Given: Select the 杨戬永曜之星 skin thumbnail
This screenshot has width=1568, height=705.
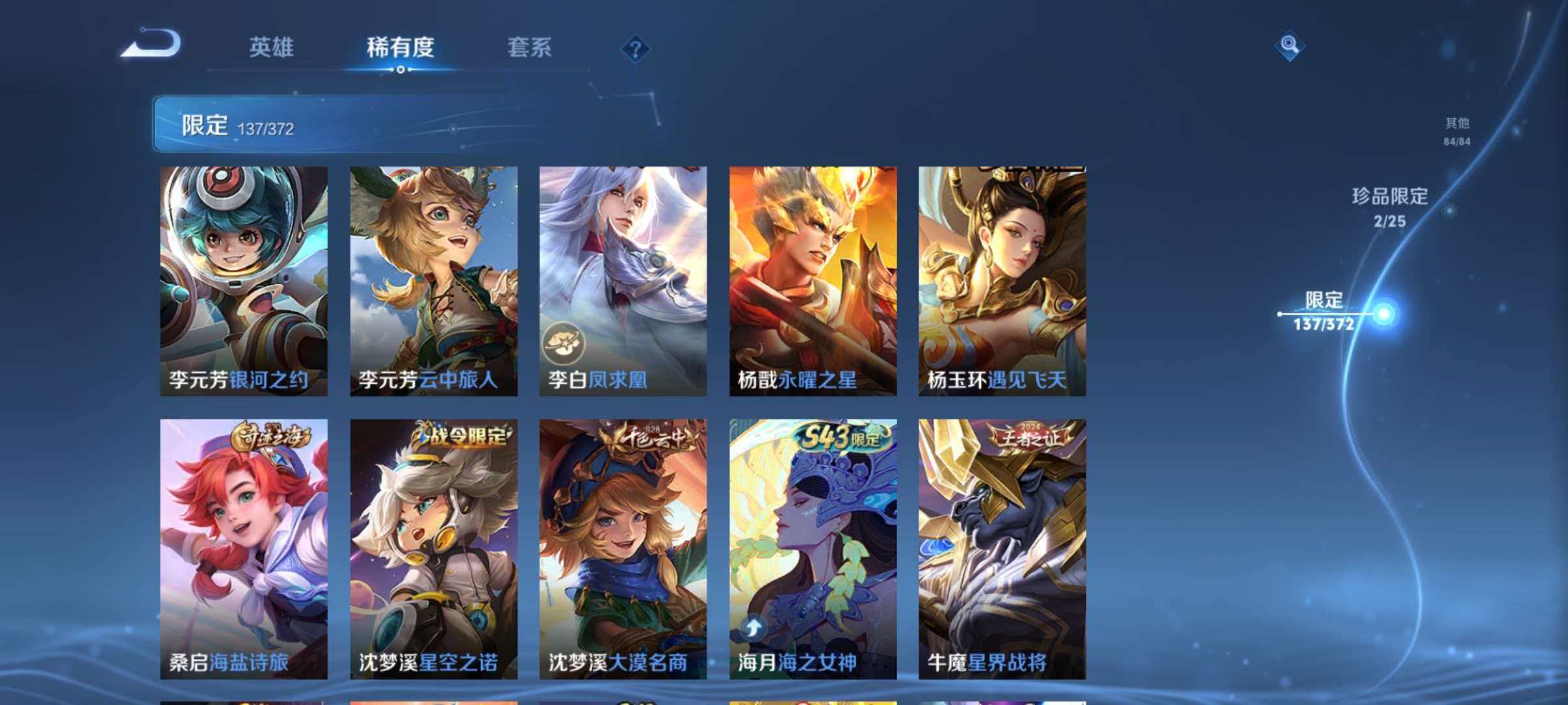Looking at the screenshot, I should pyautogui.click(x=813, y=280).
